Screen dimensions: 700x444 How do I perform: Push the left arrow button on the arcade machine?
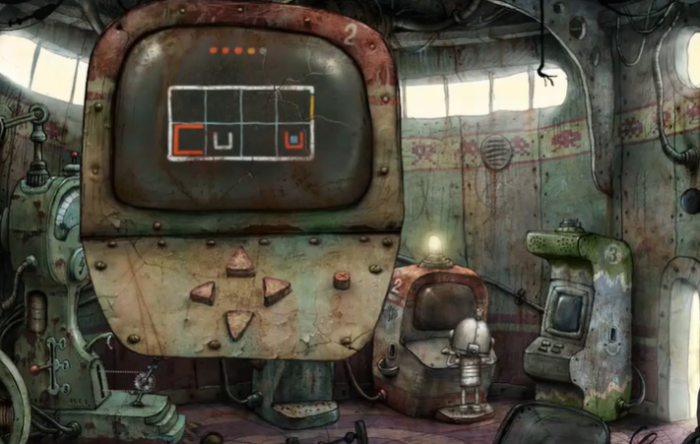203,293
